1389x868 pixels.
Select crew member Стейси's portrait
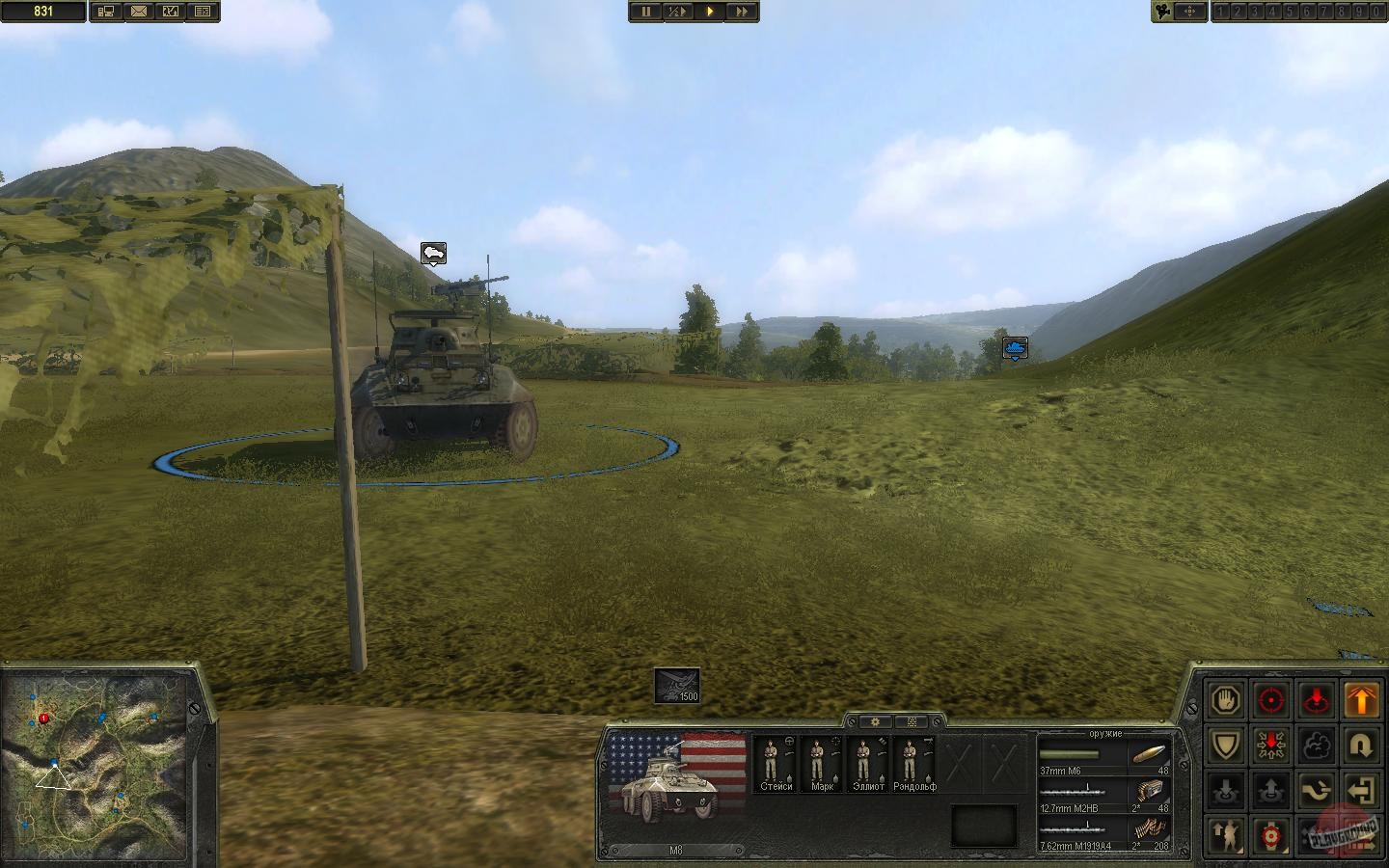point(775,762)
